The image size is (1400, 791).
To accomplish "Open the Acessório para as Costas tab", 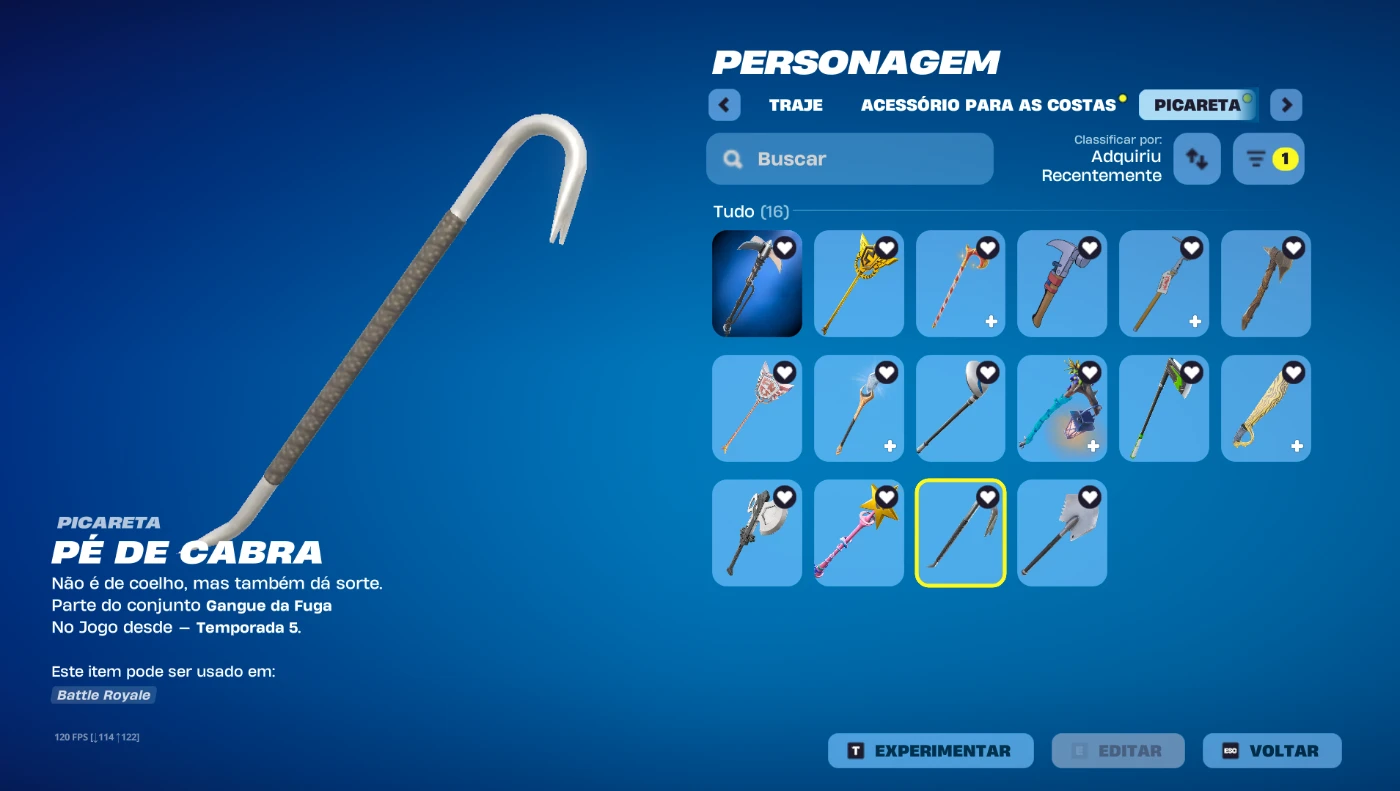I will (x=988, y=105).
